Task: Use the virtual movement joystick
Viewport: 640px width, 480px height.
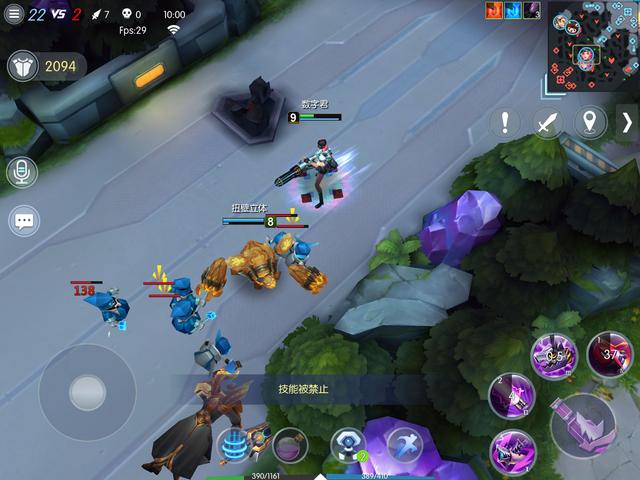Action: click(87, 392)
